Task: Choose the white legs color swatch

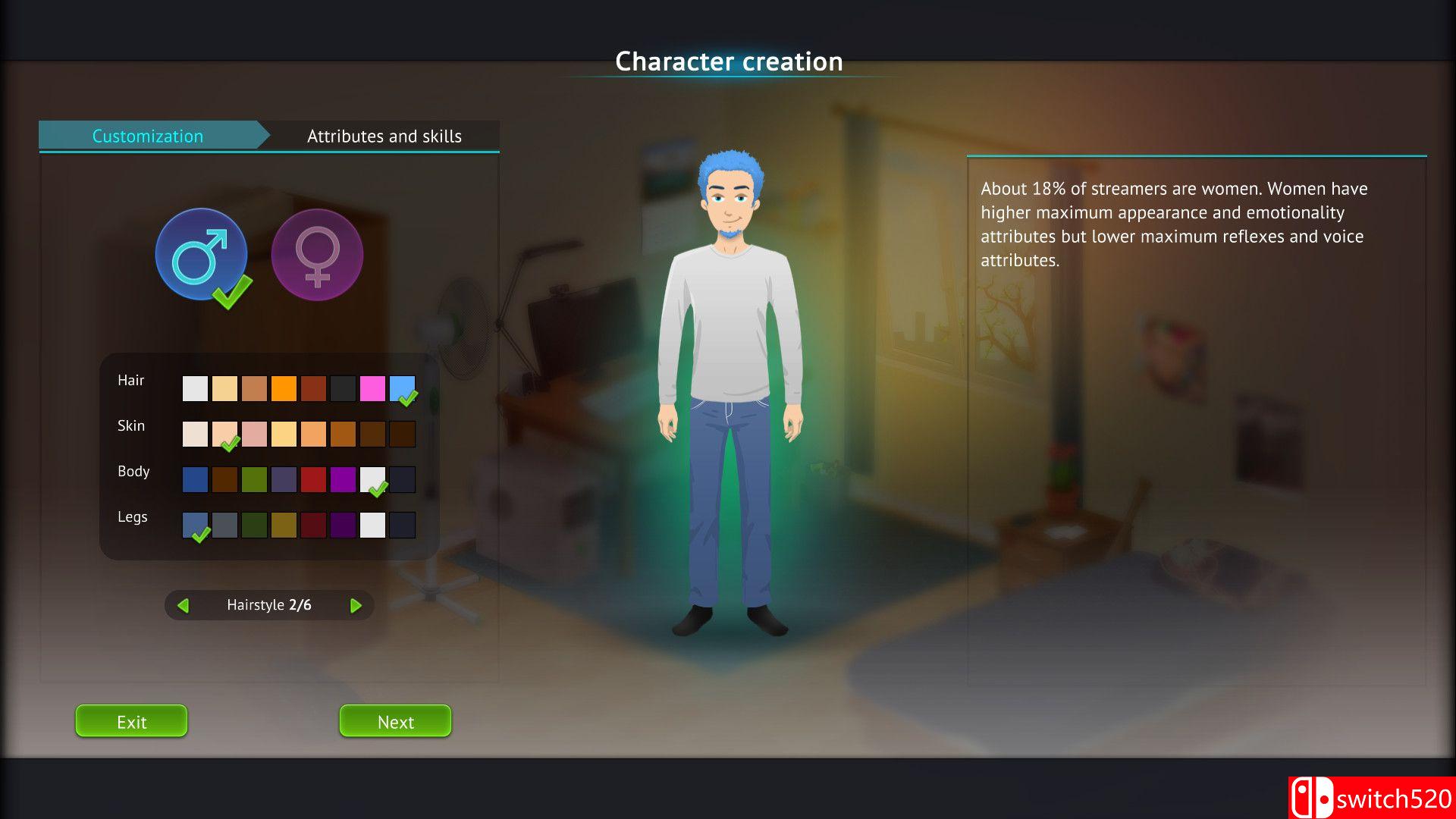Action: click(372, 525)
